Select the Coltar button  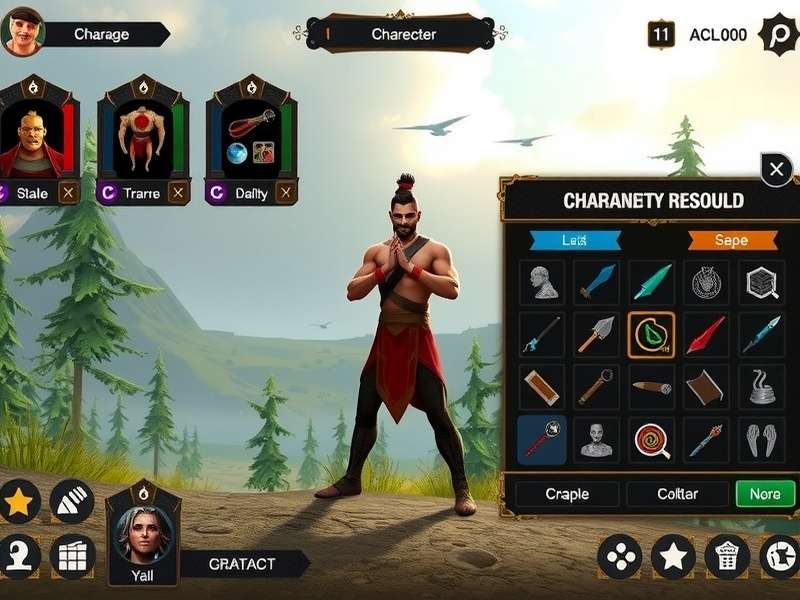[x=677, y=494]
